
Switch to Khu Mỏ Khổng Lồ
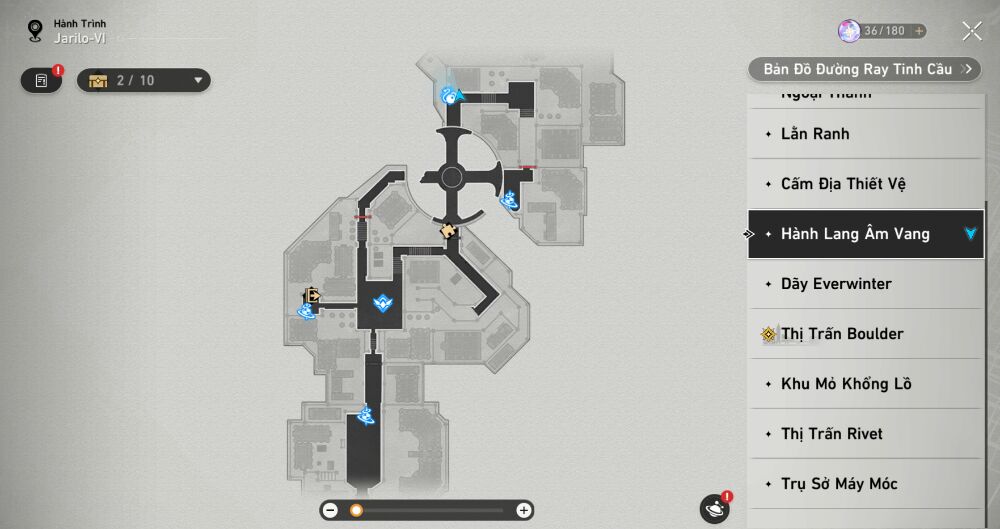click(x=865, y=384)
